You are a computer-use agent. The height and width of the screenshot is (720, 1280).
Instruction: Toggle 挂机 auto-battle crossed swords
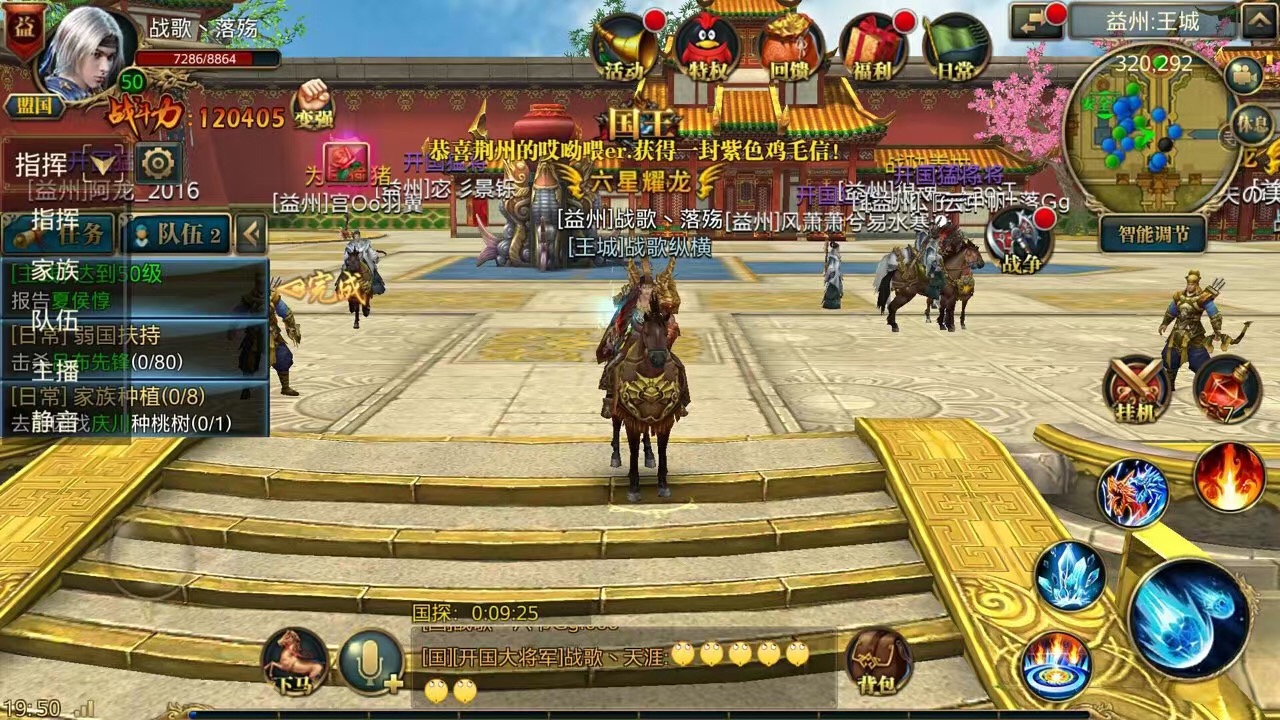coord(1137,388)
